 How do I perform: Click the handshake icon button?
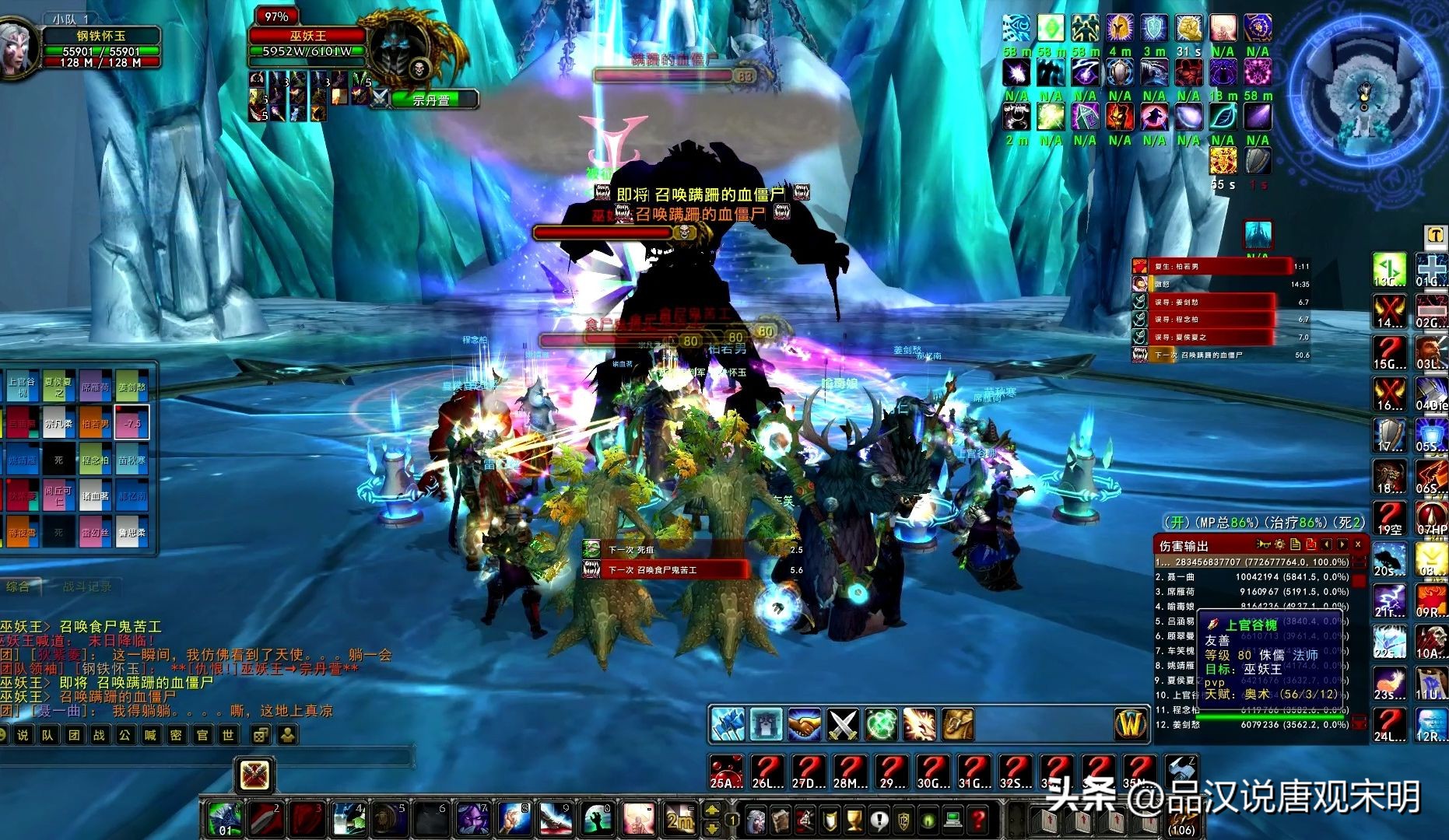804,725
